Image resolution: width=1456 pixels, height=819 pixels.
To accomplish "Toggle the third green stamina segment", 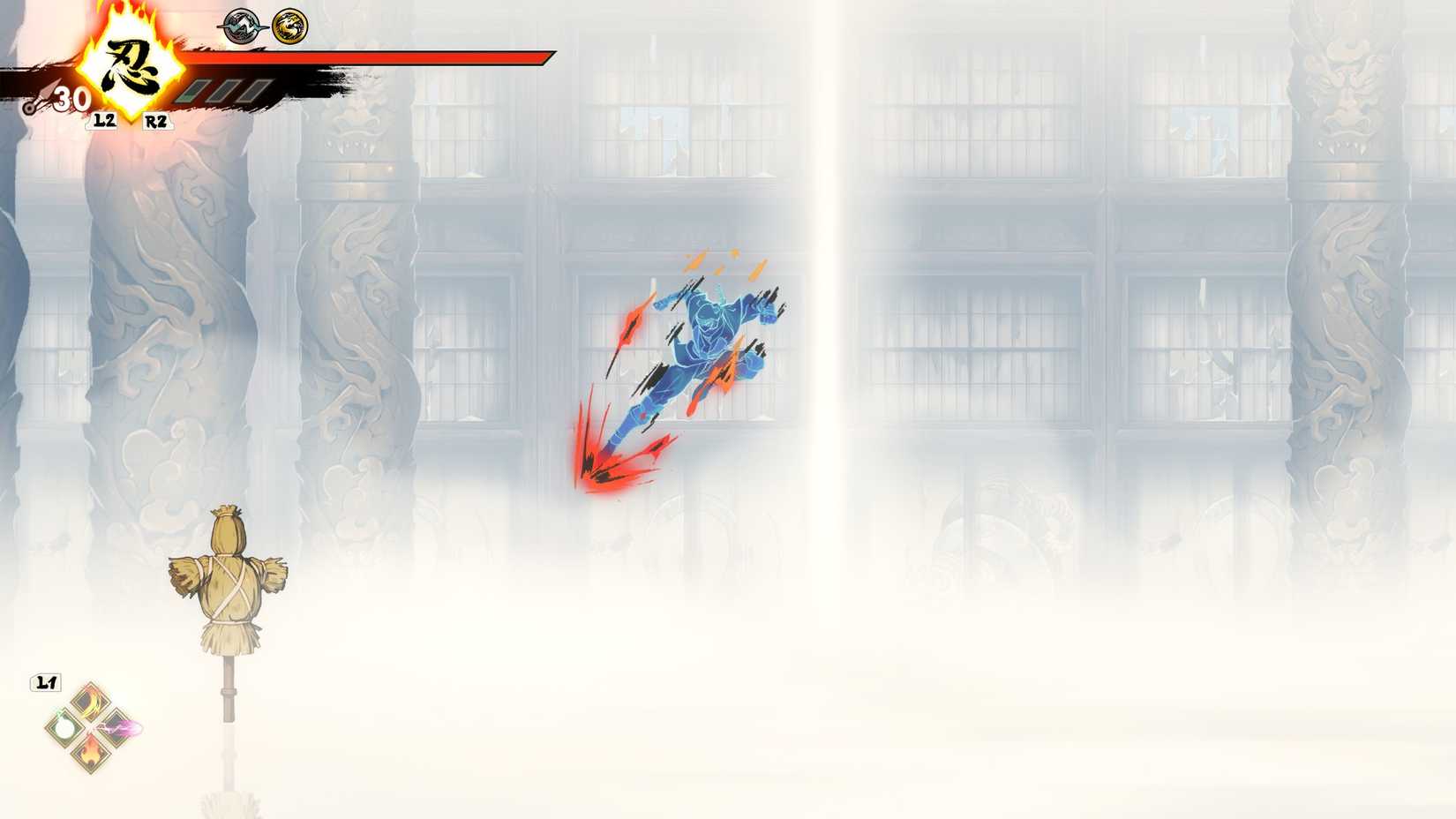I will (x=254, y=92).
